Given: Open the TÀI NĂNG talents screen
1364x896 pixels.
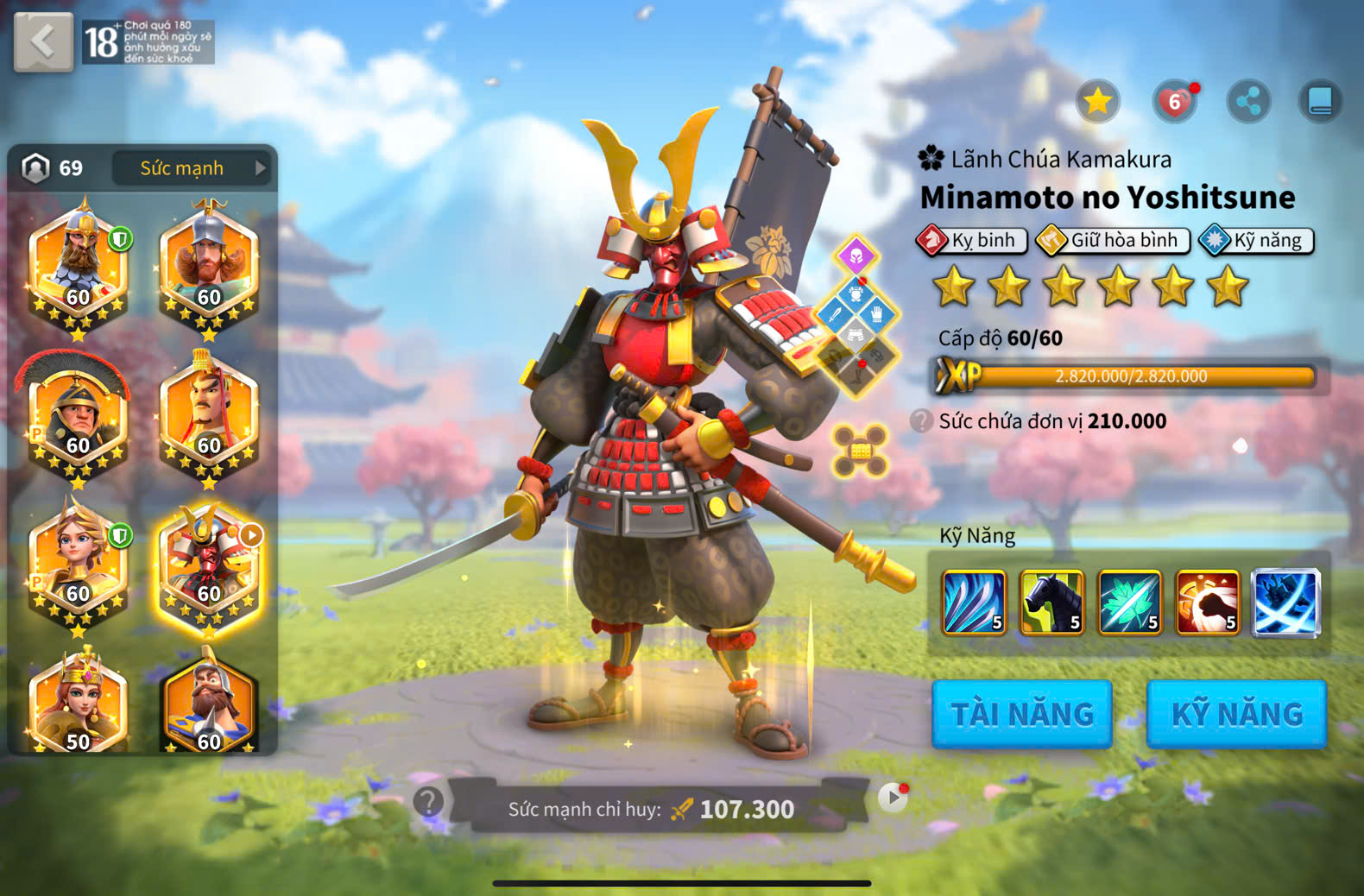Looking at the screenshot, I should 1022,714.
